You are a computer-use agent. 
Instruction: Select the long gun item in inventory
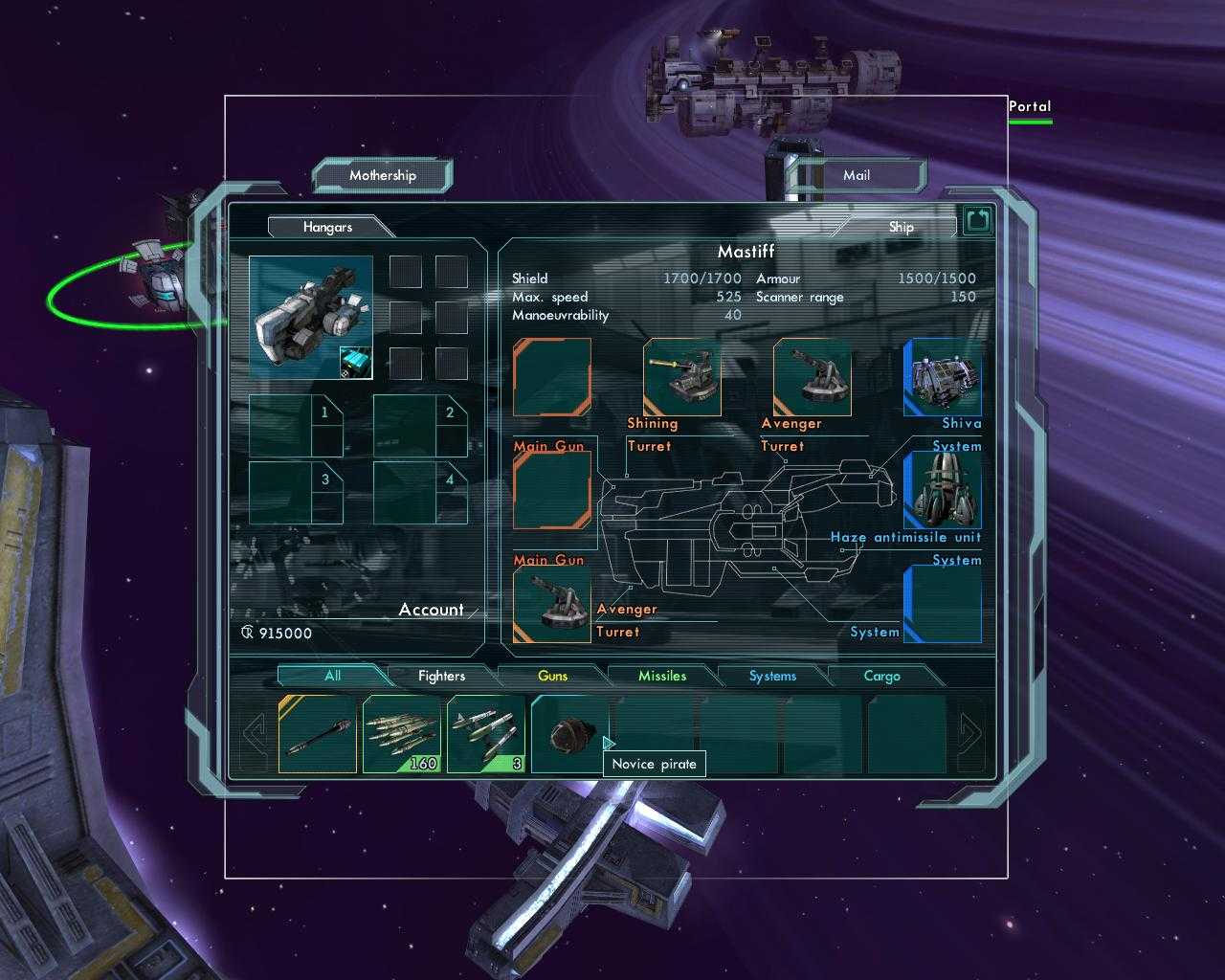[316, 732]
